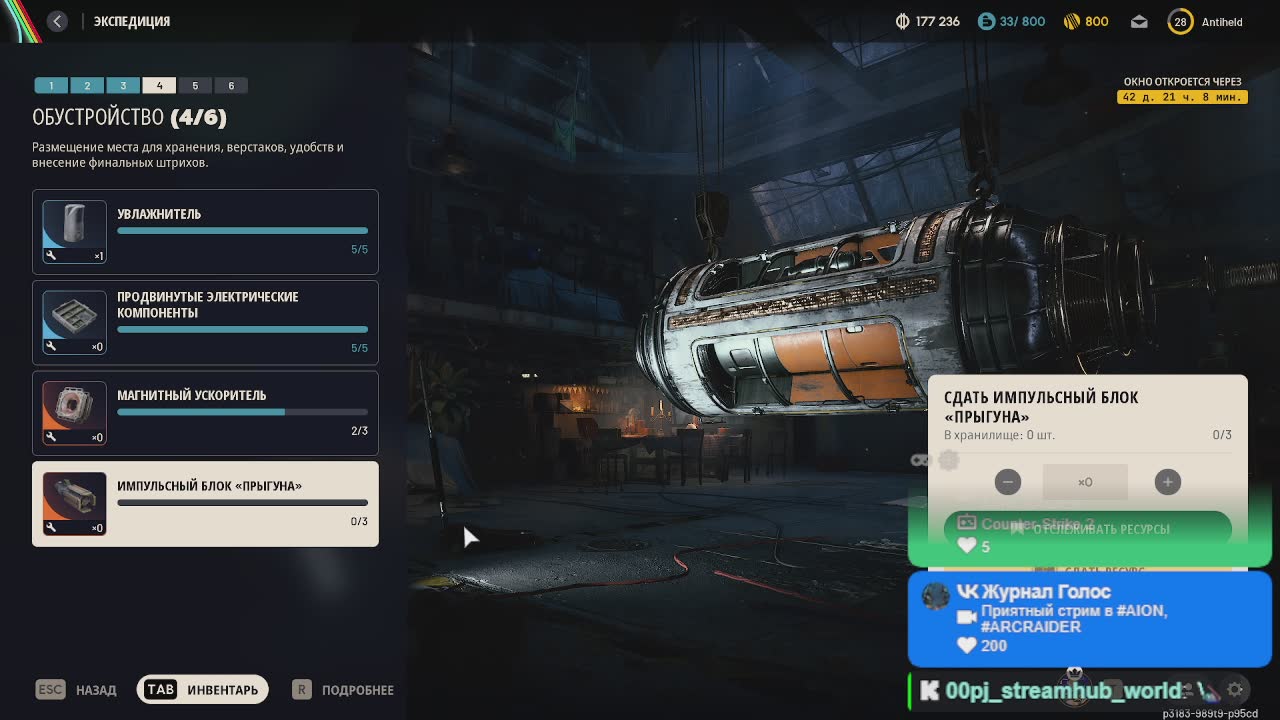Open stage tab 5
This screenshot has width=1280, height=720.
[195, 86]
